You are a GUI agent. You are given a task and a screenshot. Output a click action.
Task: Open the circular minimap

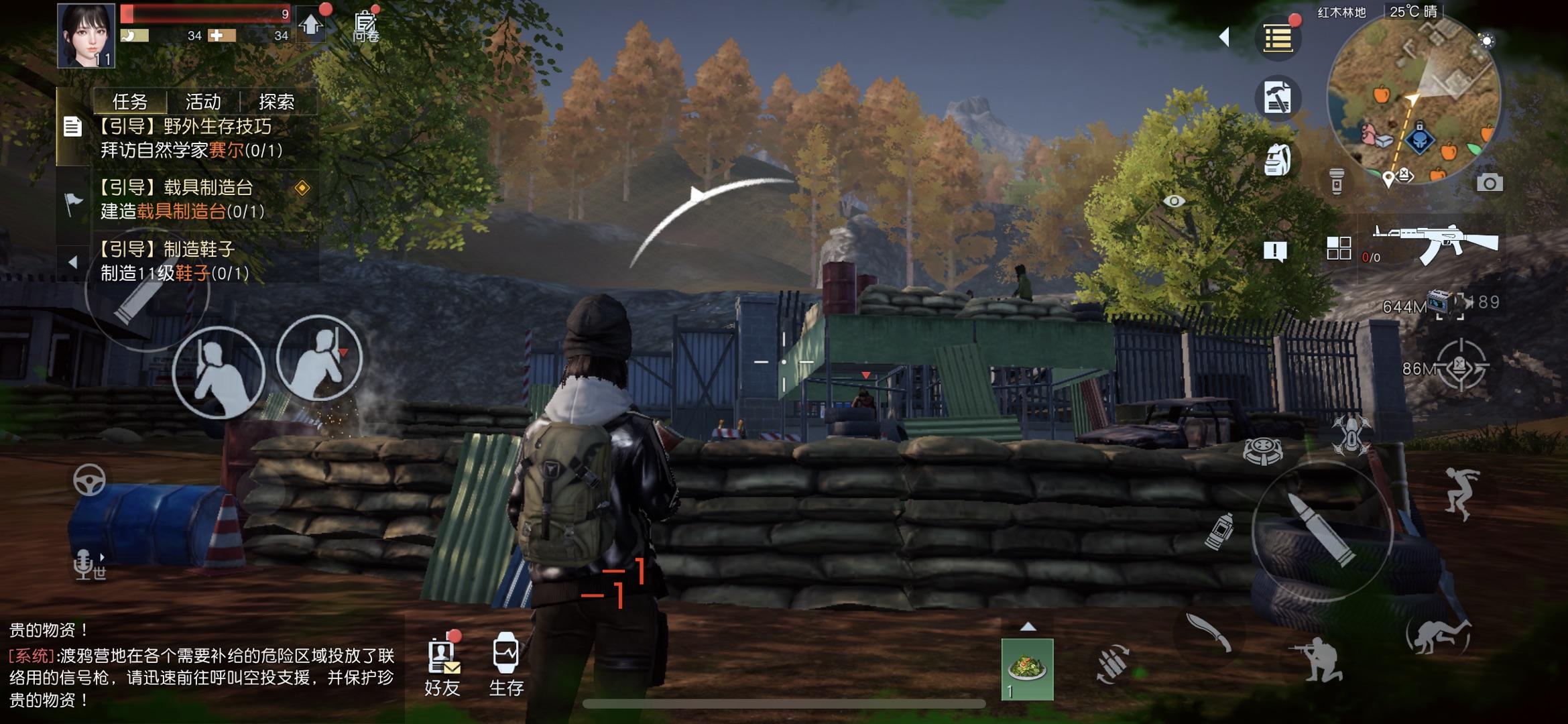(1413, 99)
